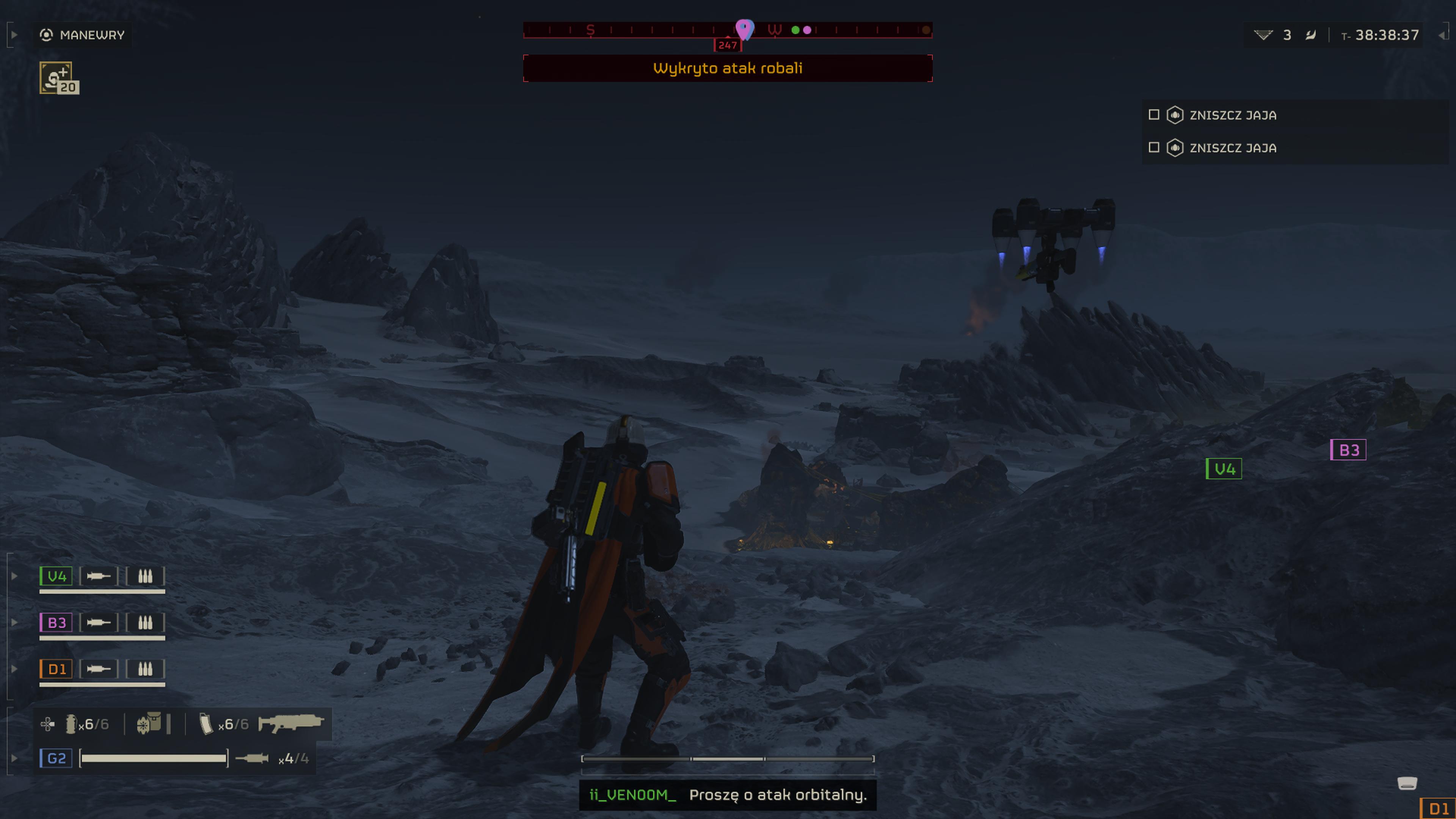Click the green V4 teammate marker in the world
Image resolution: width=1456 pixels, height=819 pixels.
1224,469
